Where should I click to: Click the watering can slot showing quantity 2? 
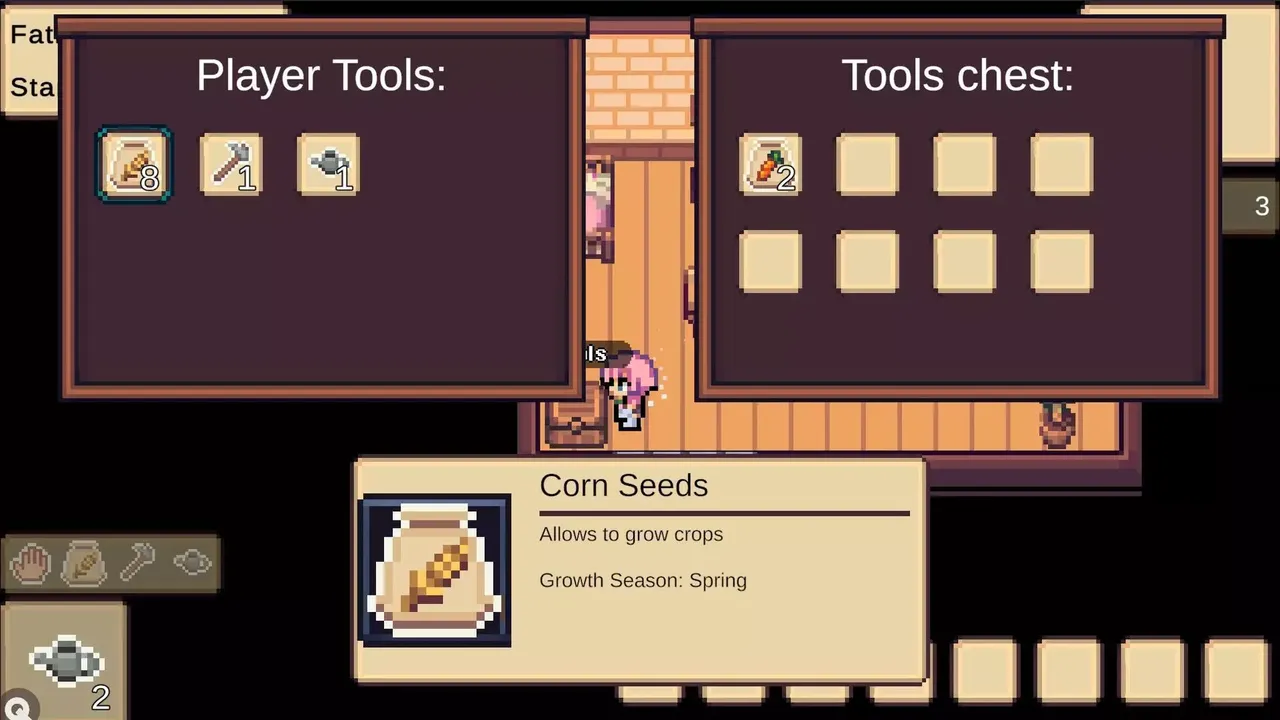[65, 662]
